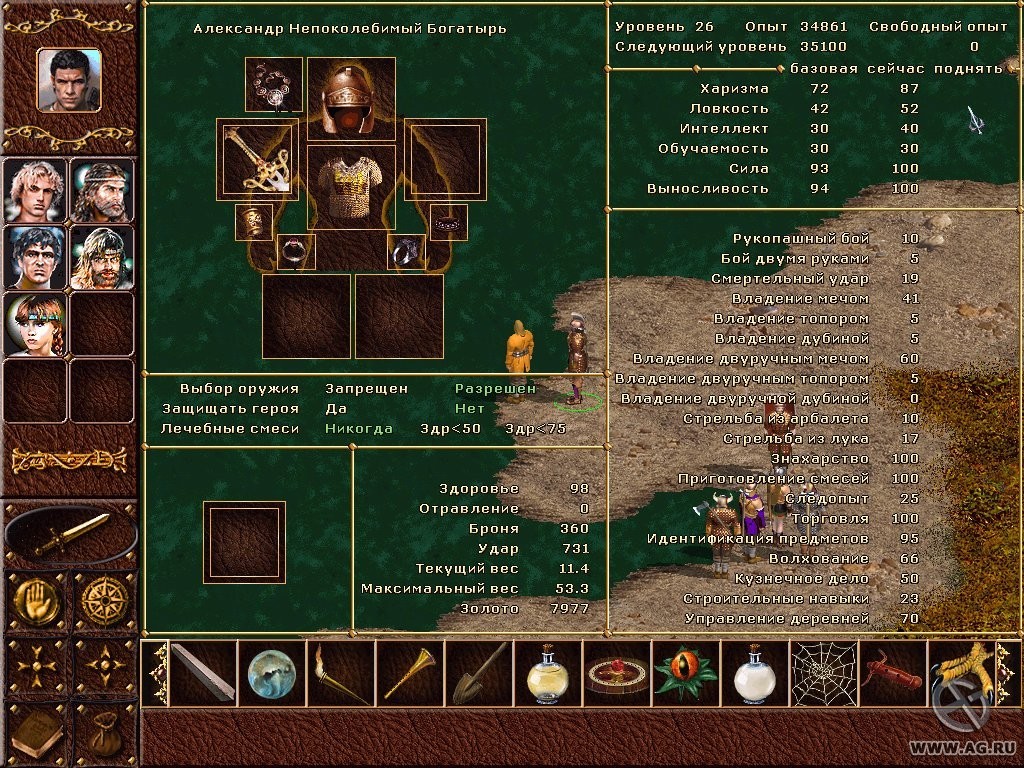1024x768 pixels.
Task: Use the shovel in the item bar
Action: click(479, 673)
